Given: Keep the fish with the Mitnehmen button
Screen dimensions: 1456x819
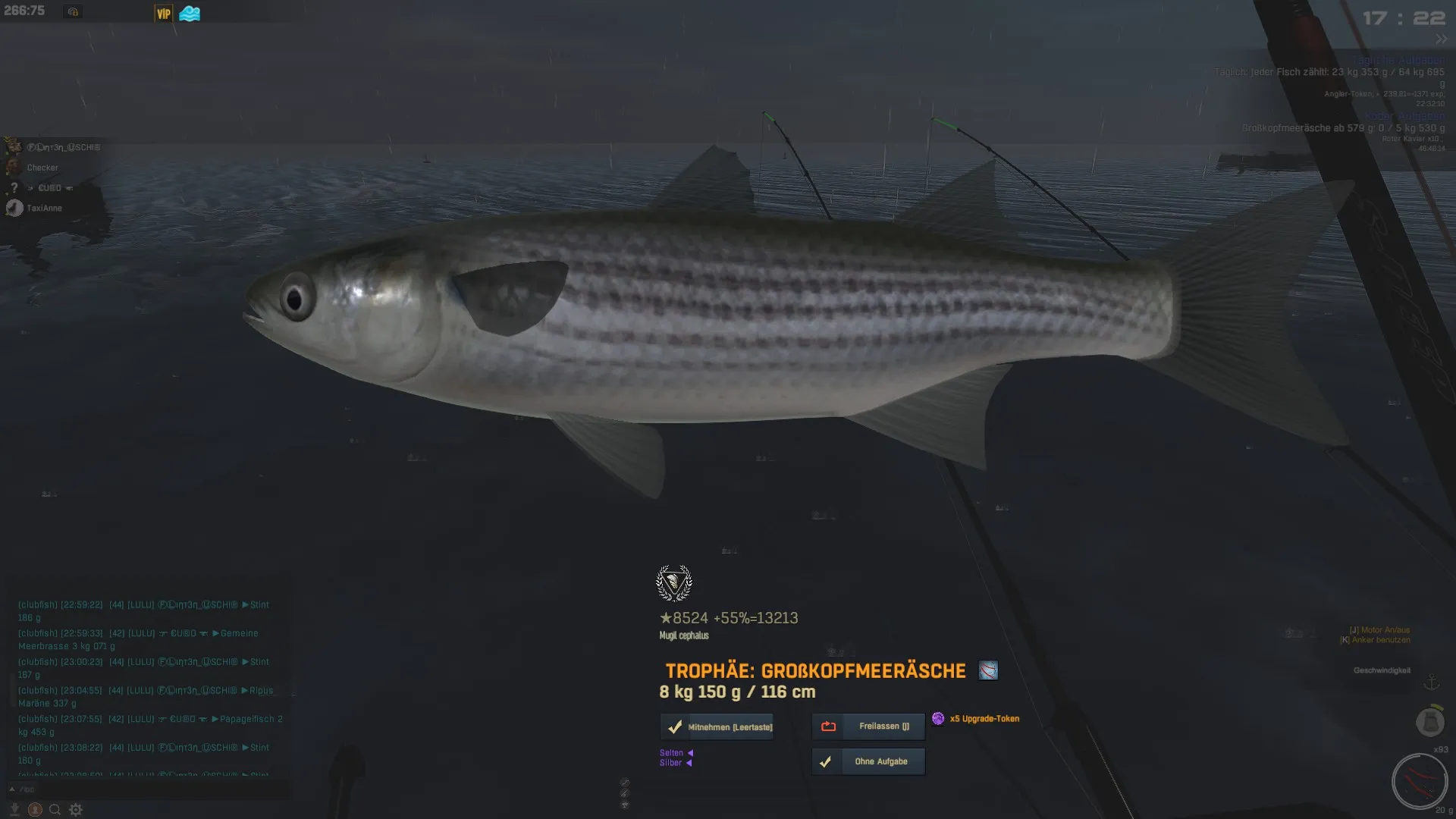Looking at the screenshot, I should [717, 726].
